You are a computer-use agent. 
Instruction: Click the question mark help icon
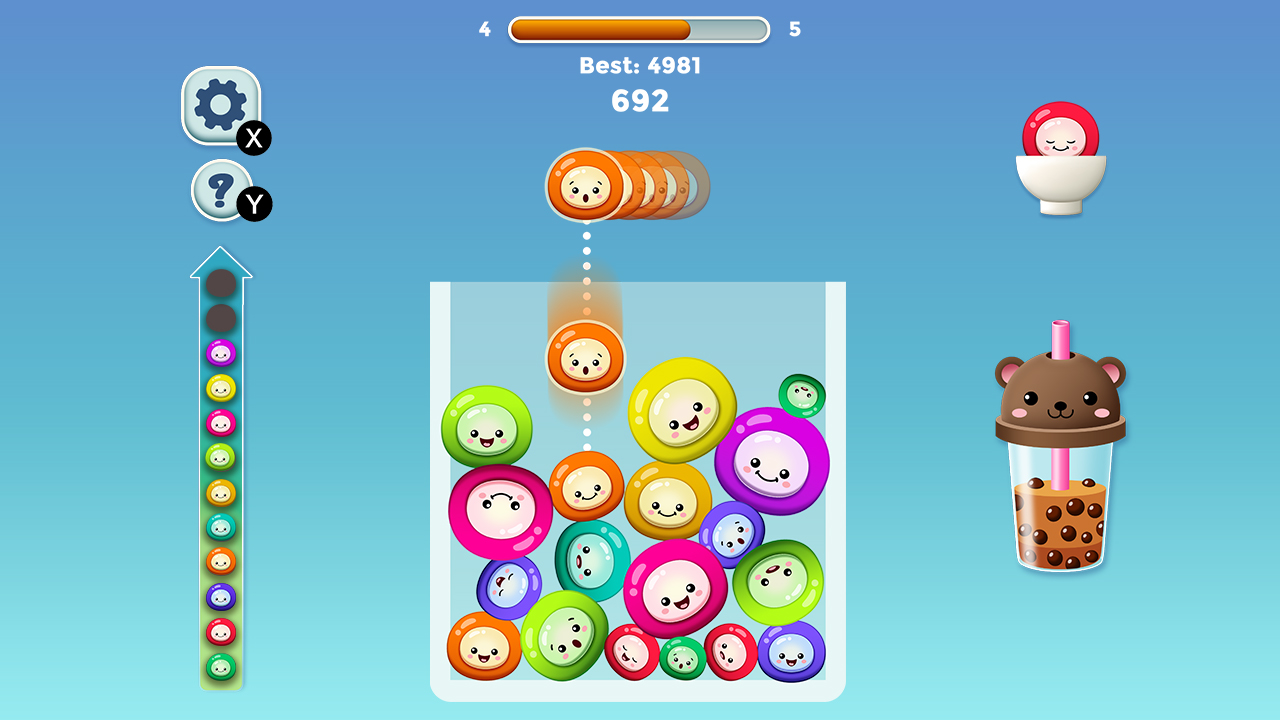pyautogui.click(x=221, y=190)
